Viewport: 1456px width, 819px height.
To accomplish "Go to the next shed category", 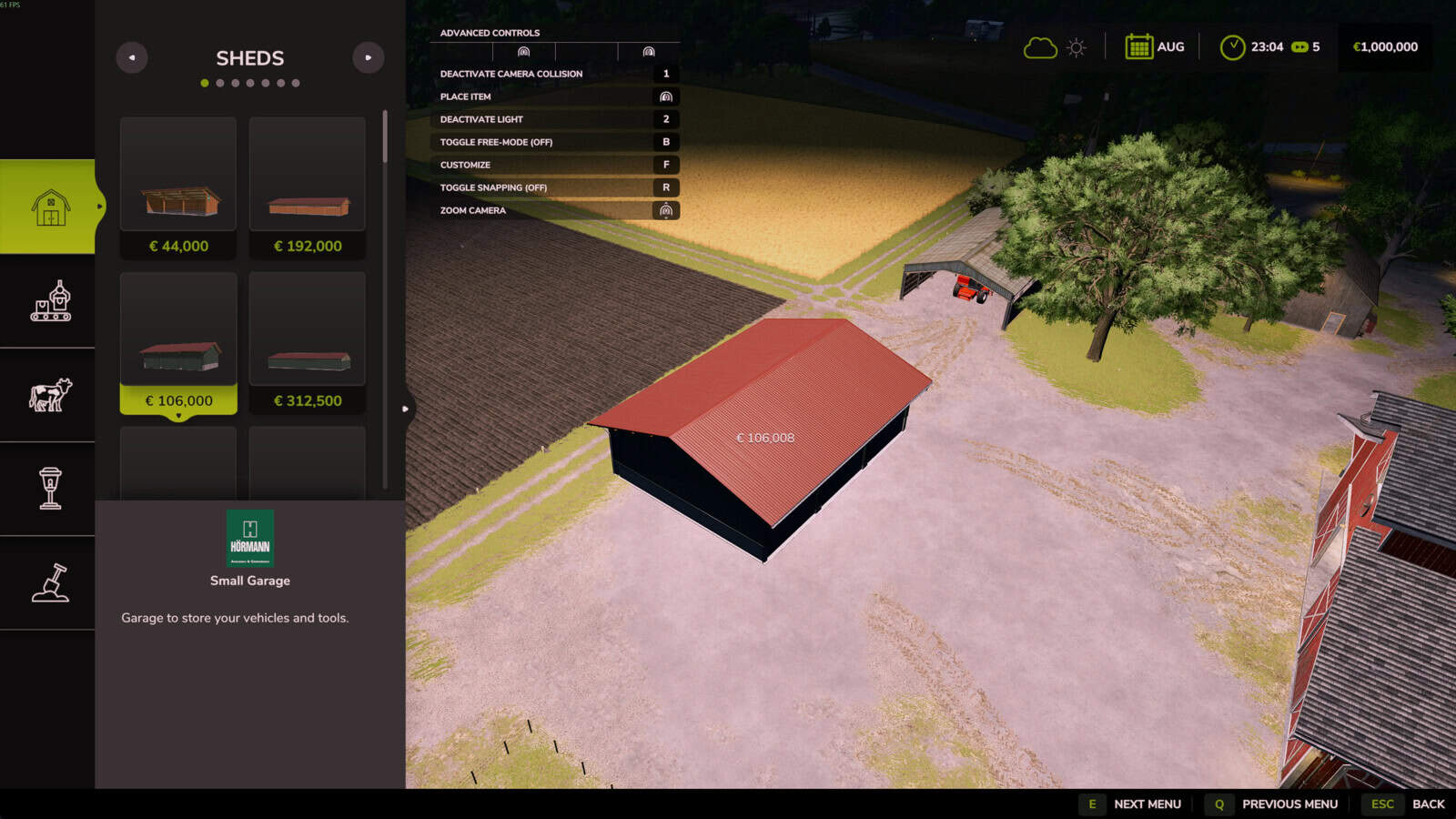I will (368, 57).
